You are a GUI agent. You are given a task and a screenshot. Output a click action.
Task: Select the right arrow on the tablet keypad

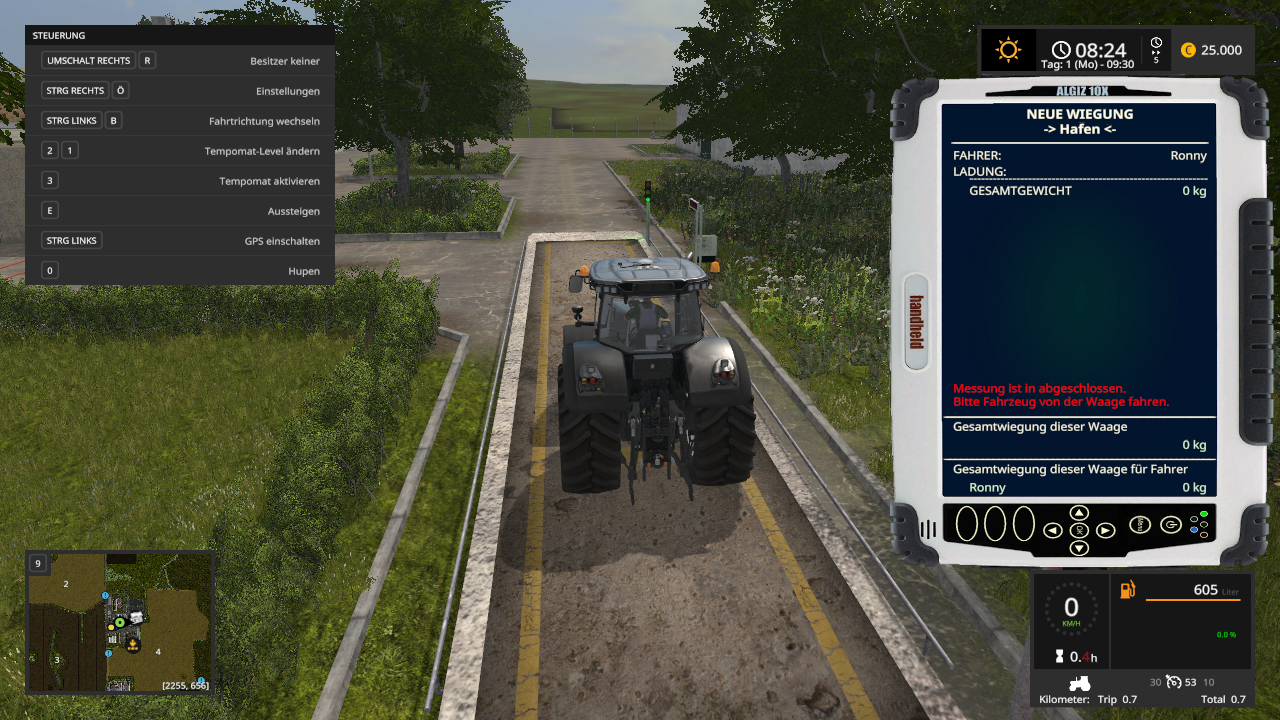[1105, 530]
